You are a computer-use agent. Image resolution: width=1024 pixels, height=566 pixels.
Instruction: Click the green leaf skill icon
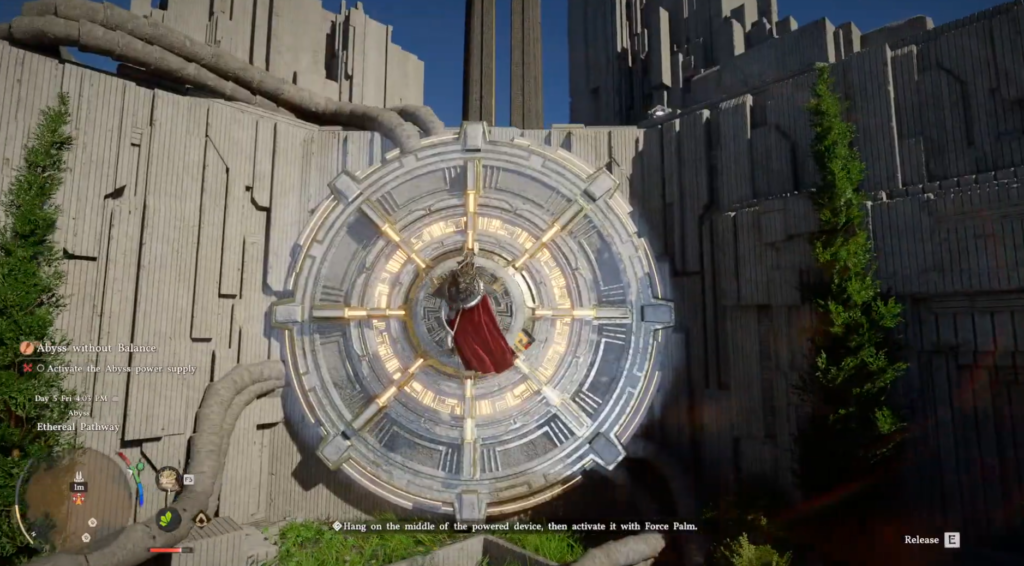point(168,519)
